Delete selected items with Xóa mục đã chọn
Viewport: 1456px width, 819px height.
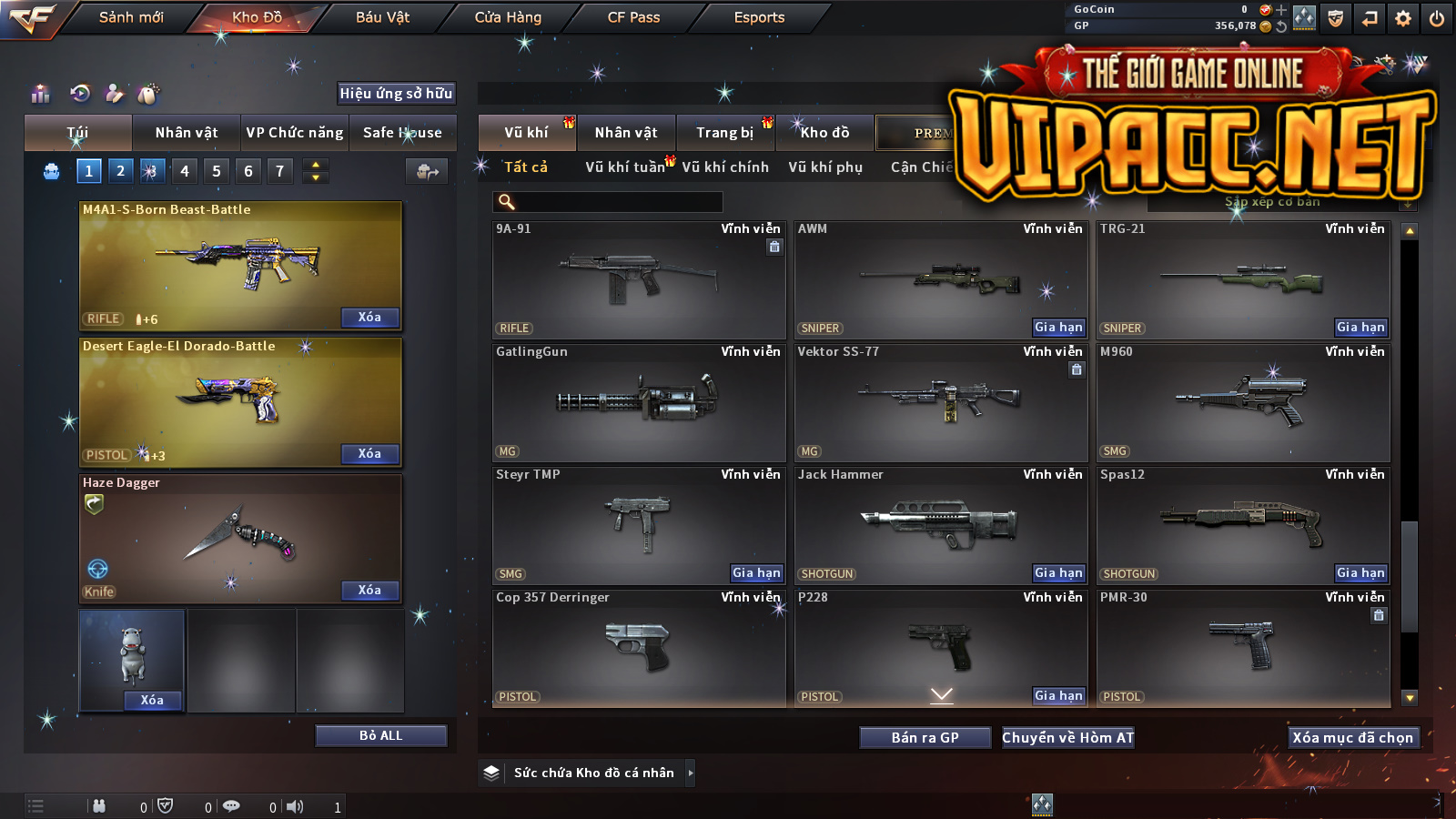tap(1352, 738)
